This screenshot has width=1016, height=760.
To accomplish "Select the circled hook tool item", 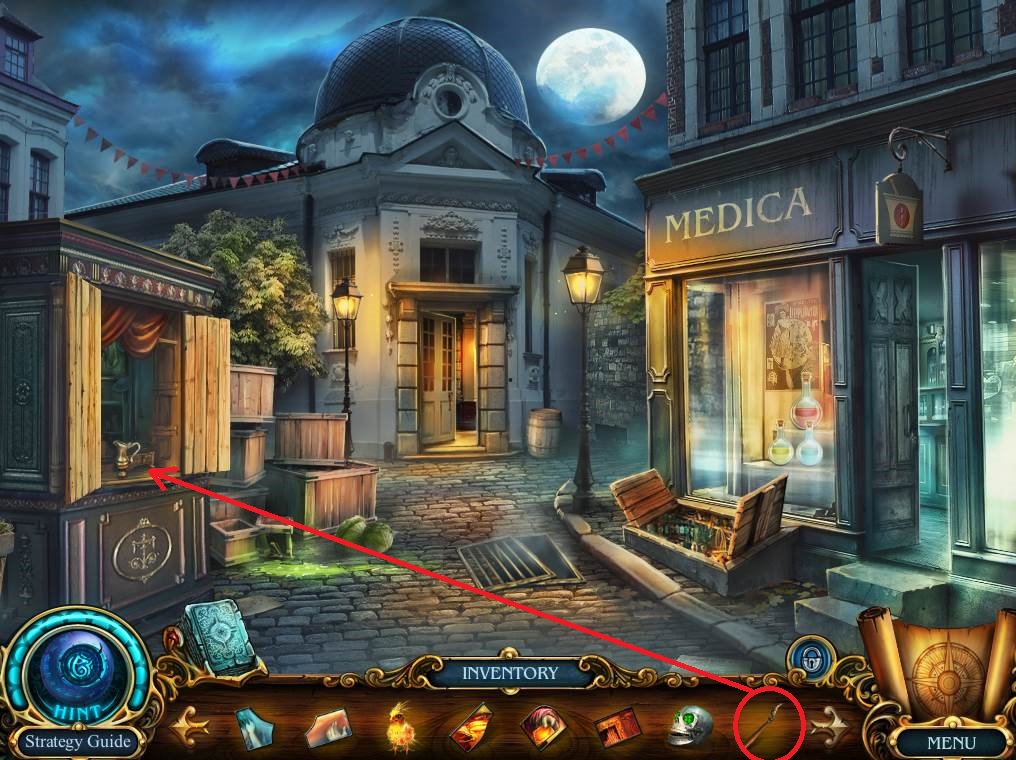I will [769, 722].
